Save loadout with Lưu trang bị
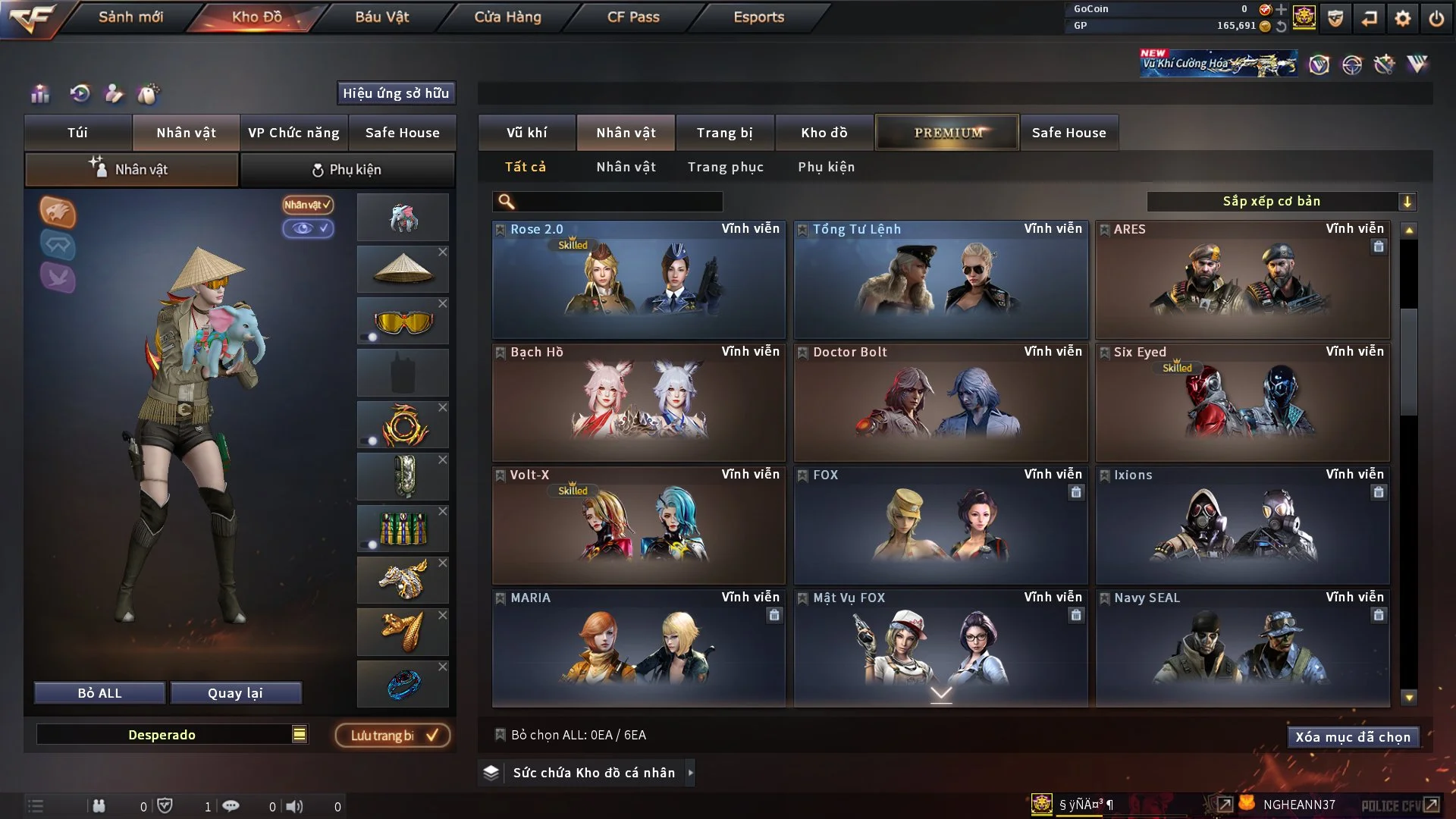The height and width of the screenshot is (819, 1456). click(393, 736)
